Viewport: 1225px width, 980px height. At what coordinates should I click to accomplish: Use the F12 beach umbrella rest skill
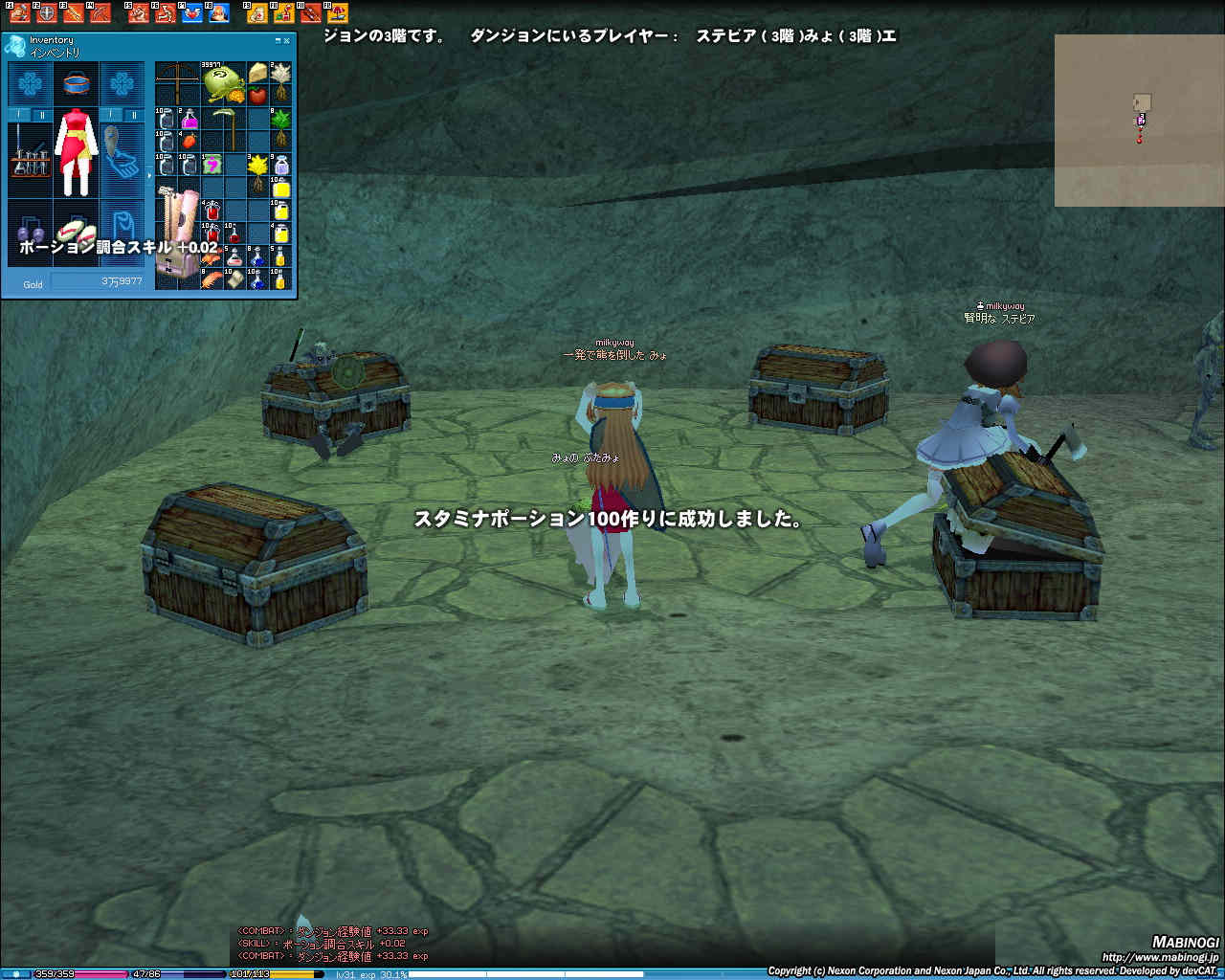[337, 13]
